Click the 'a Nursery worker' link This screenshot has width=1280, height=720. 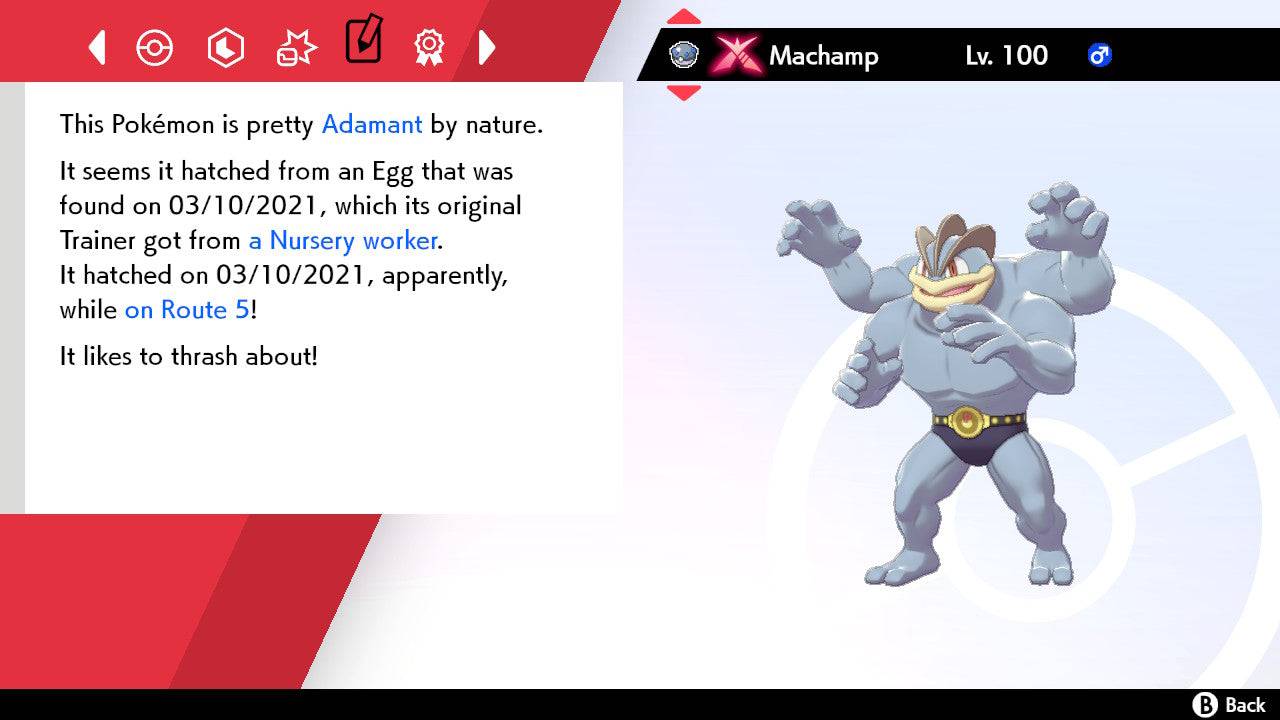[x=341, y=240]
